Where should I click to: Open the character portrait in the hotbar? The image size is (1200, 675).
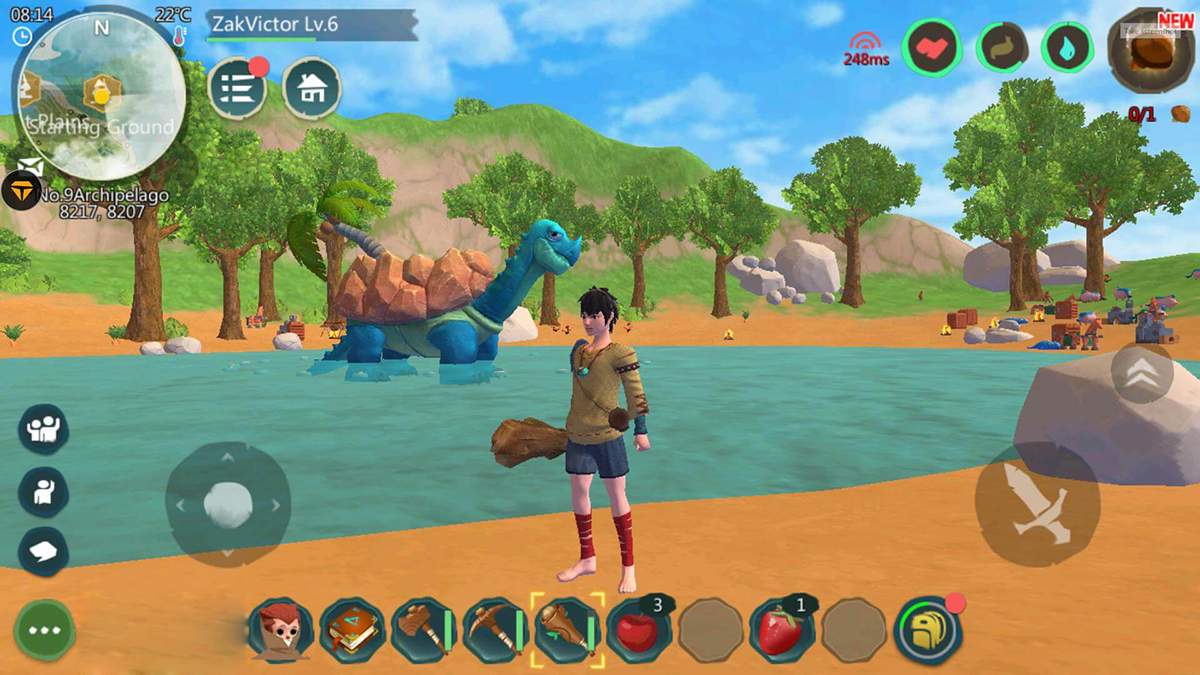[281, 630]
